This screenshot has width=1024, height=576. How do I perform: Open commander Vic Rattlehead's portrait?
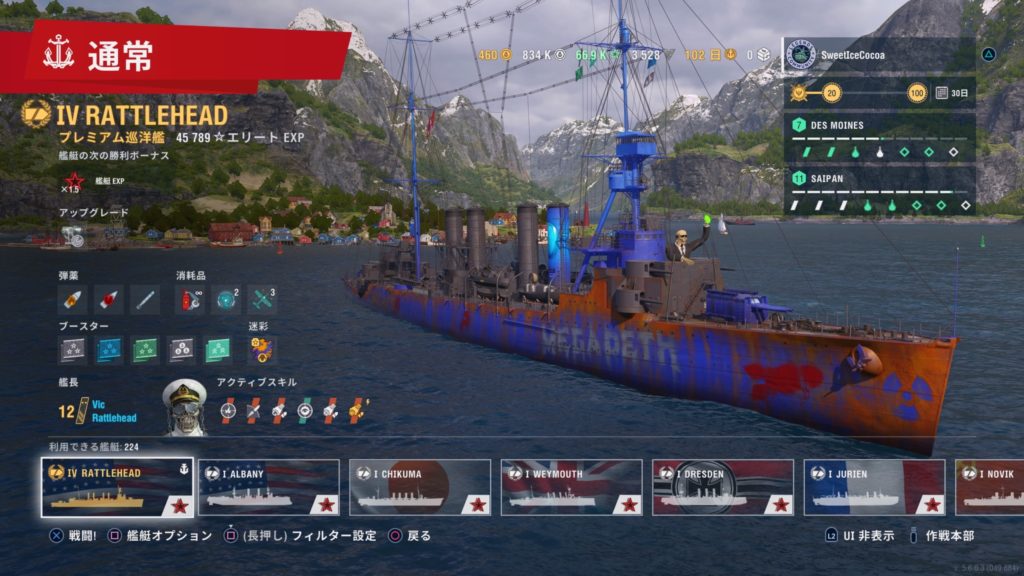coord(185,407)
